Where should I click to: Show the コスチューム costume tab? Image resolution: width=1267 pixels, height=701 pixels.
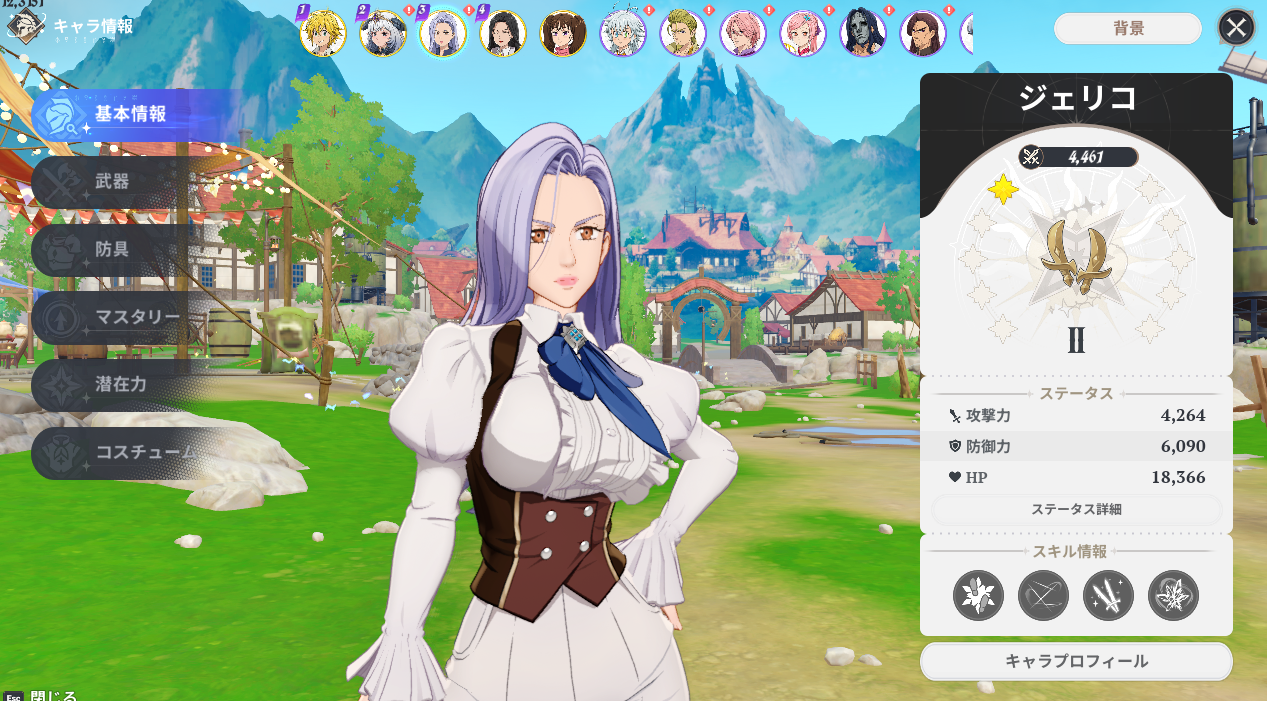tap(145, 452)
